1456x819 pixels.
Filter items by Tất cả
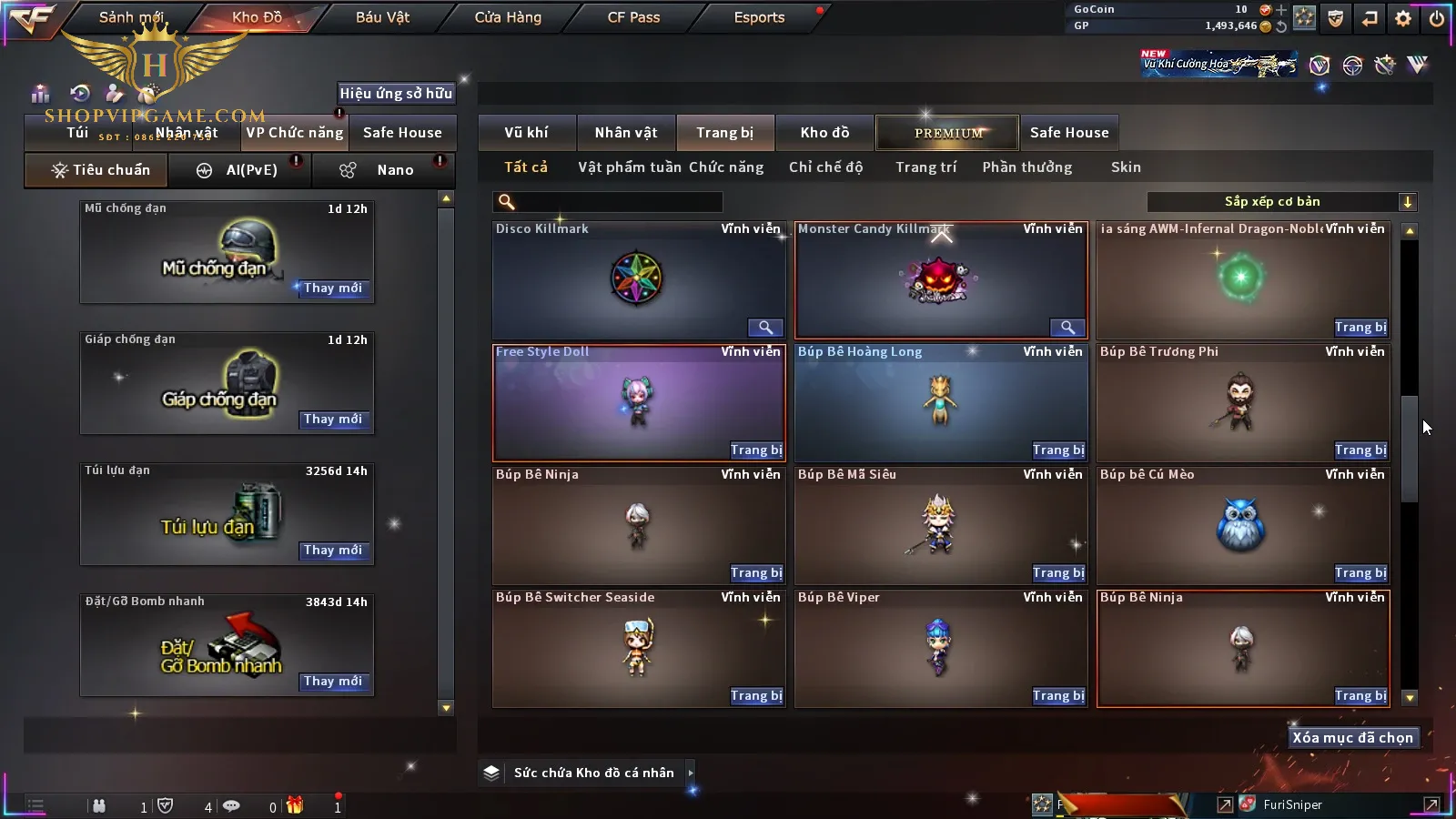tap(526, 167)
